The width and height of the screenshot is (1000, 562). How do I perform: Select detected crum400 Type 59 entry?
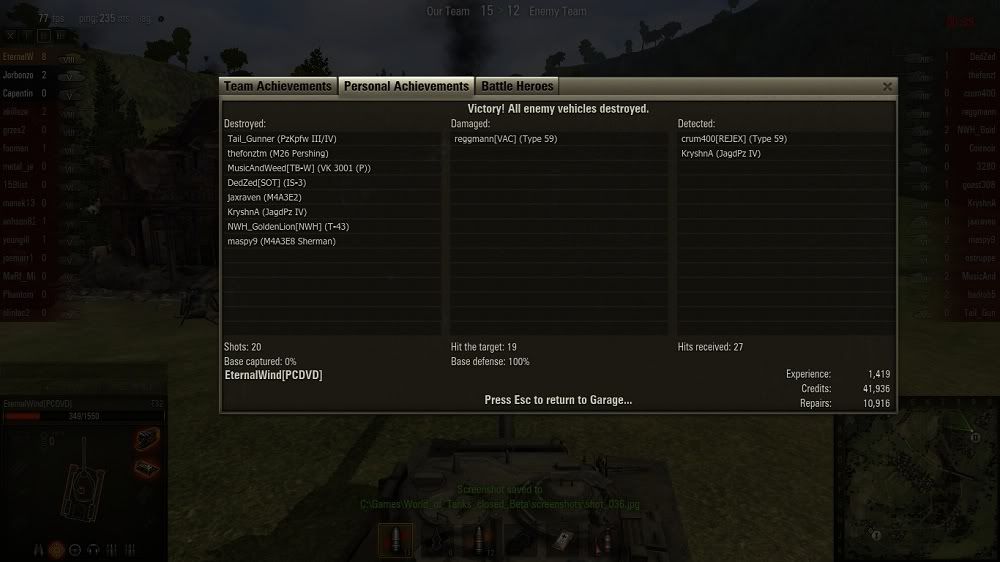[x=734, y=139]
